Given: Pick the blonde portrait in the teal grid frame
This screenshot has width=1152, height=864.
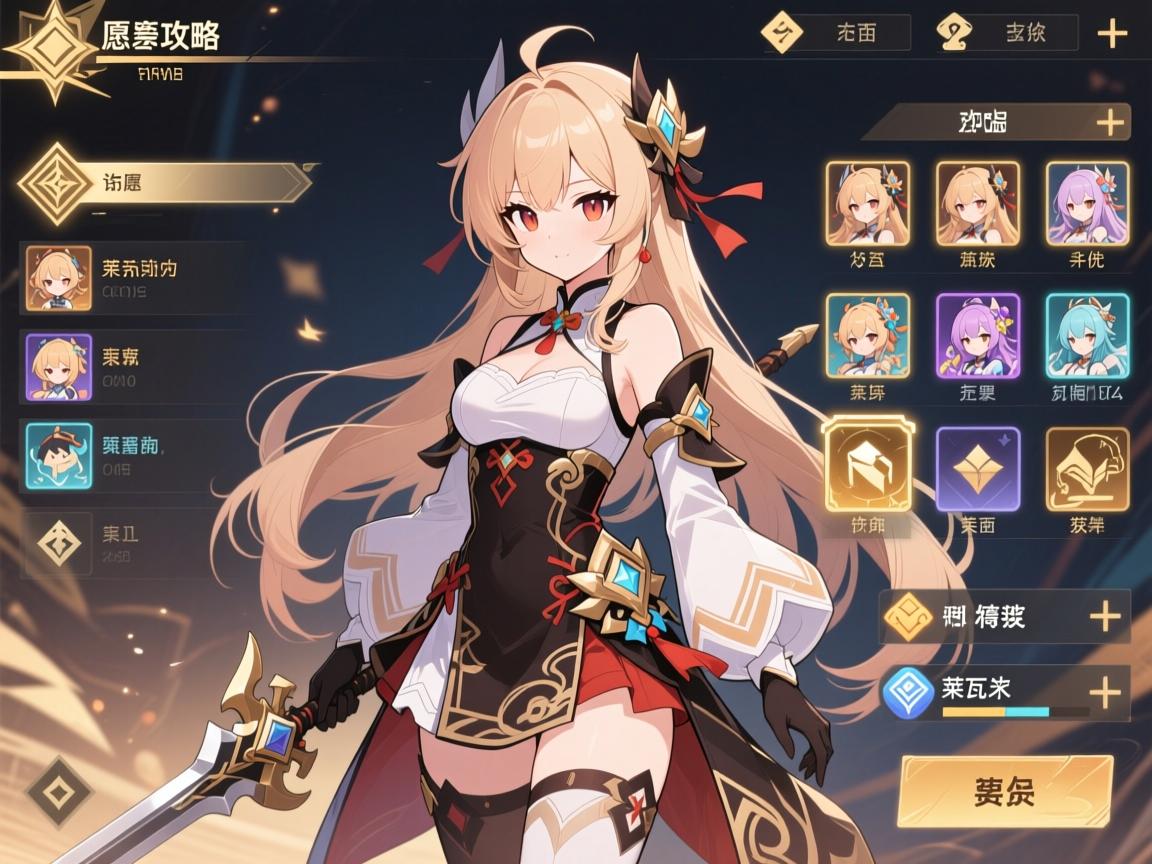Looking at the screenshot, I should click(x=867, y=335).
